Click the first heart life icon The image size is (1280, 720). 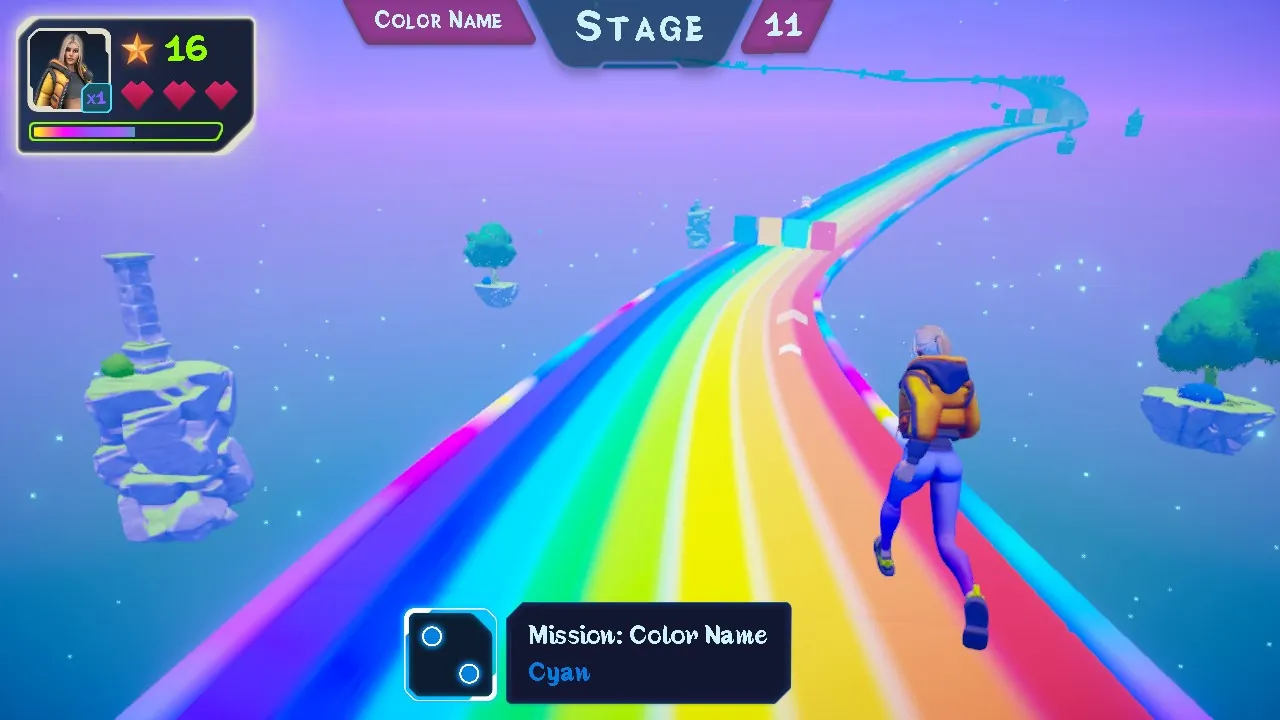pyautogui.click(x=139, y=93)
